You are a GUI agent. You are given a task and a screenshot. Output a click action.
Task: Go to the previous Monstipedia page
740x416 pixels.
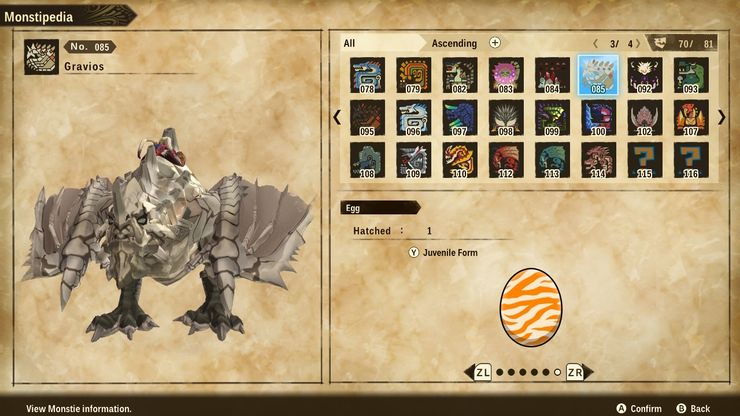[337, 117]
